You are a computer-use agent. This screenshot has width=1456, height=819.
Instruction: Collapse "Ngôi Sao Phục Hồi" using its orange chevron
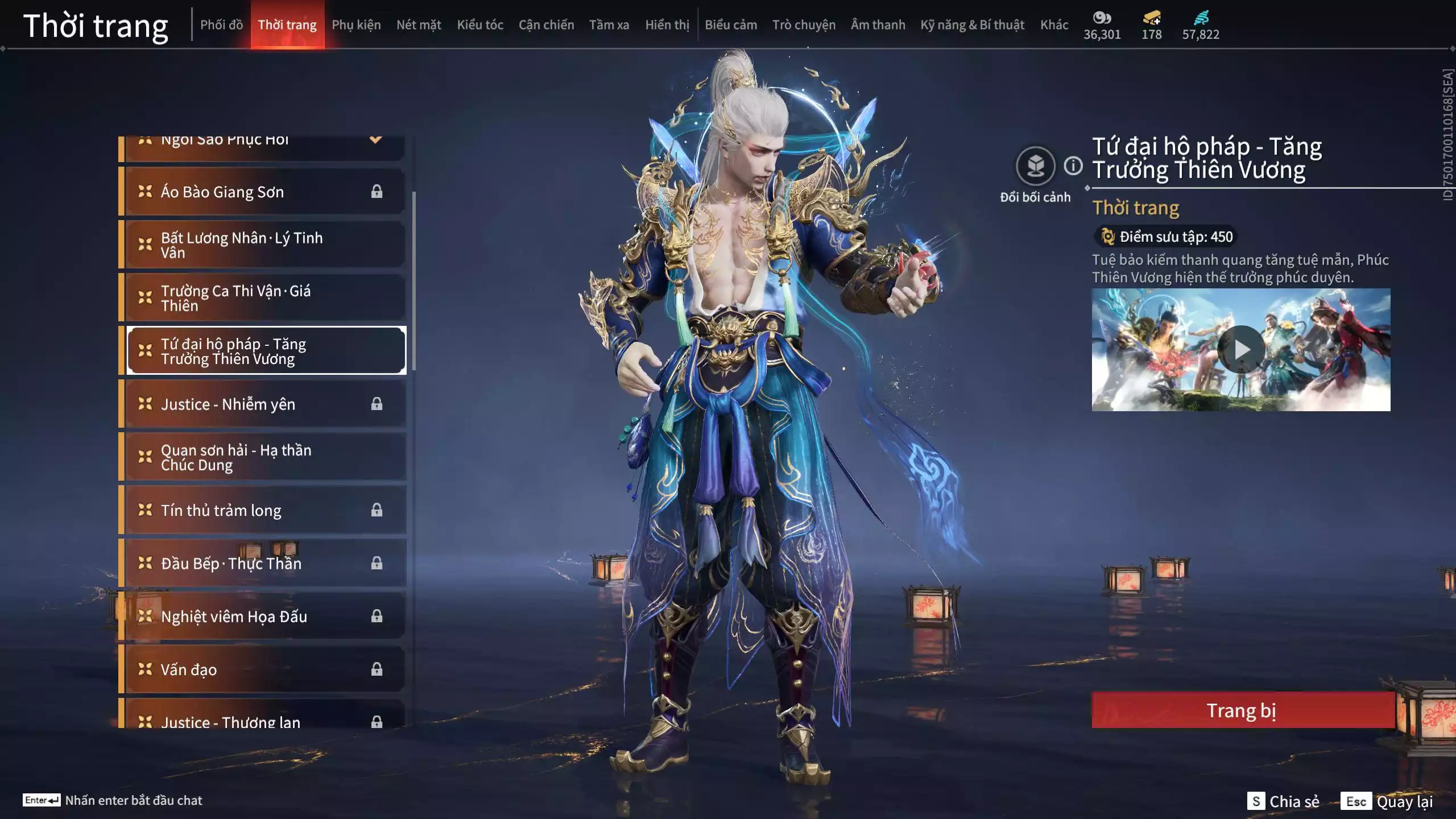(x=375, y=139)
